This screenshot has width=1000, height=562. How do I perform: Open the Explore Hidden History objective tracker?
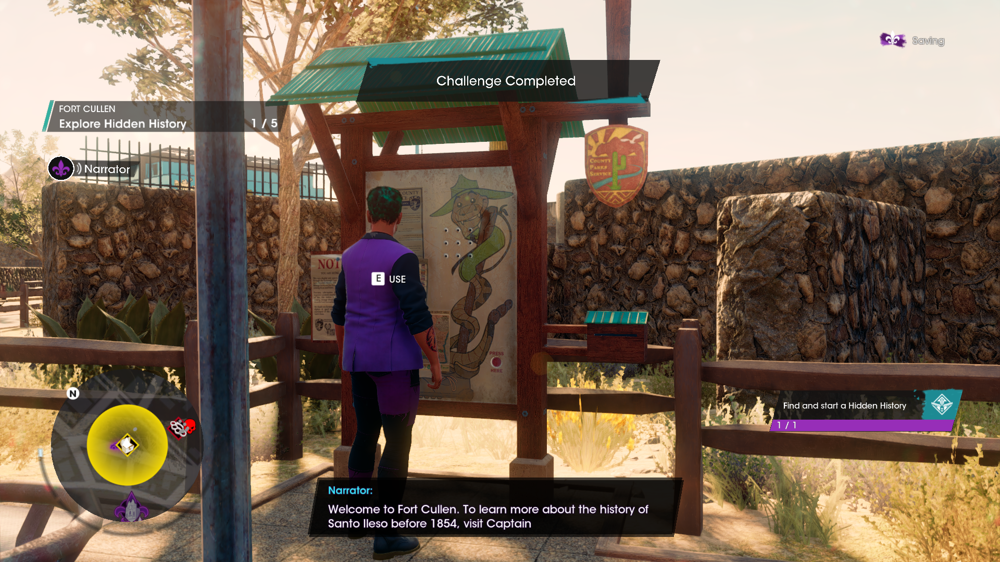[165, 117]
